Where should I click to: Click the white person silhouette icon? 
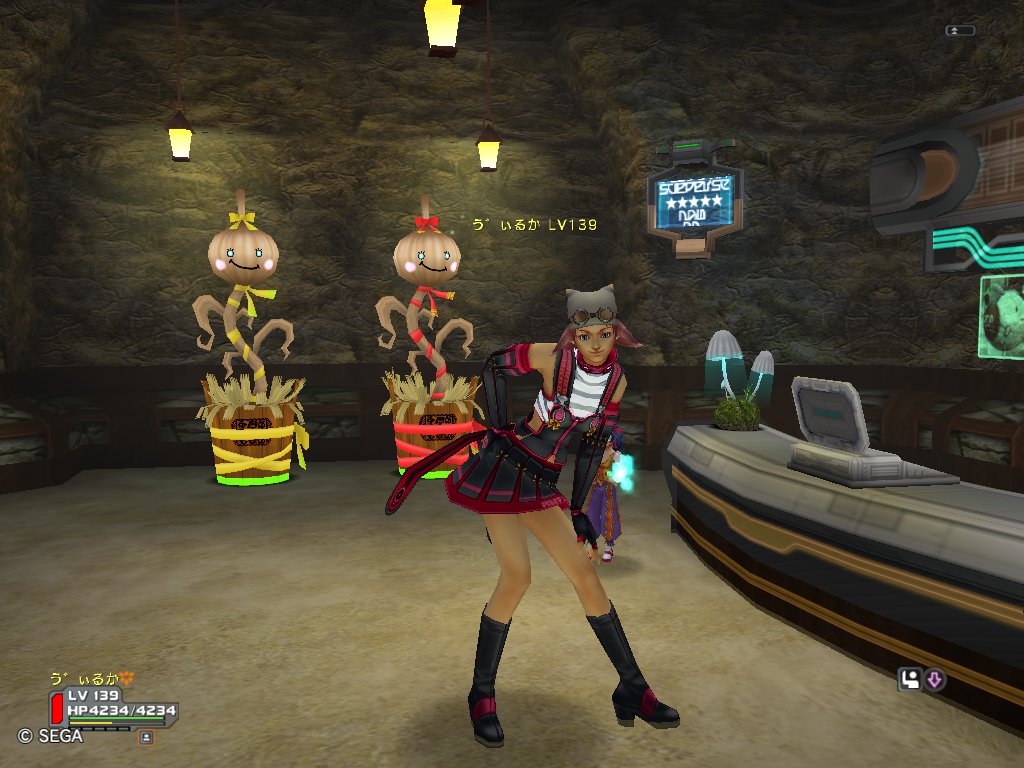point(910,680)
